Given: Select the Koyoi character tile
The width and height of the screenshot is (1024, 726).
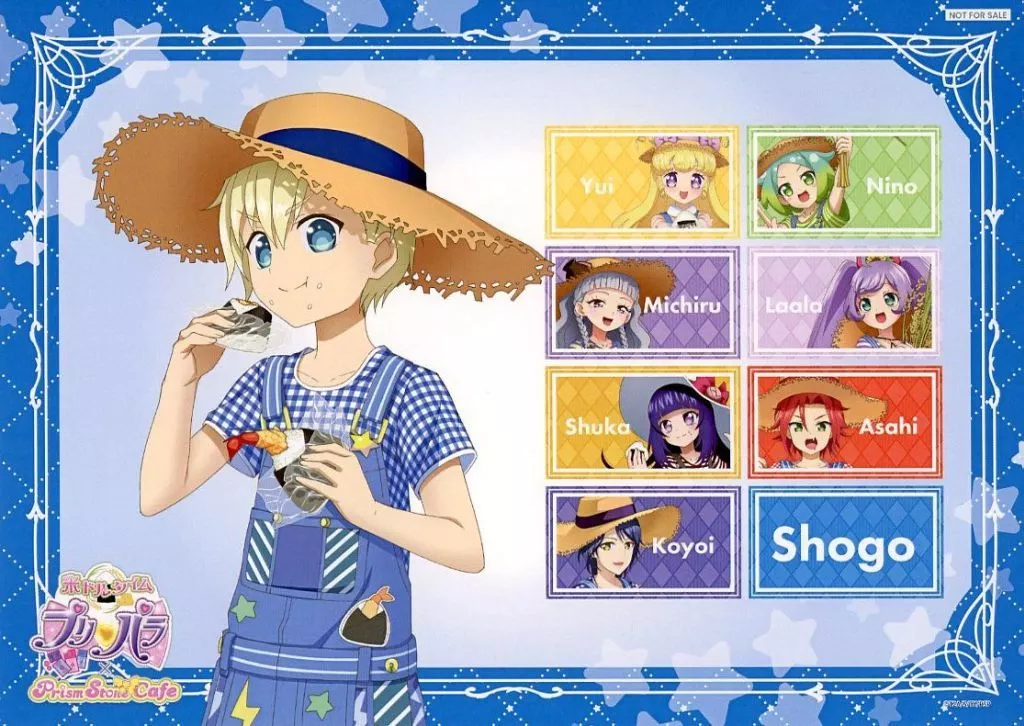Looking at the screenshot, I should click(x=642, y=543).
